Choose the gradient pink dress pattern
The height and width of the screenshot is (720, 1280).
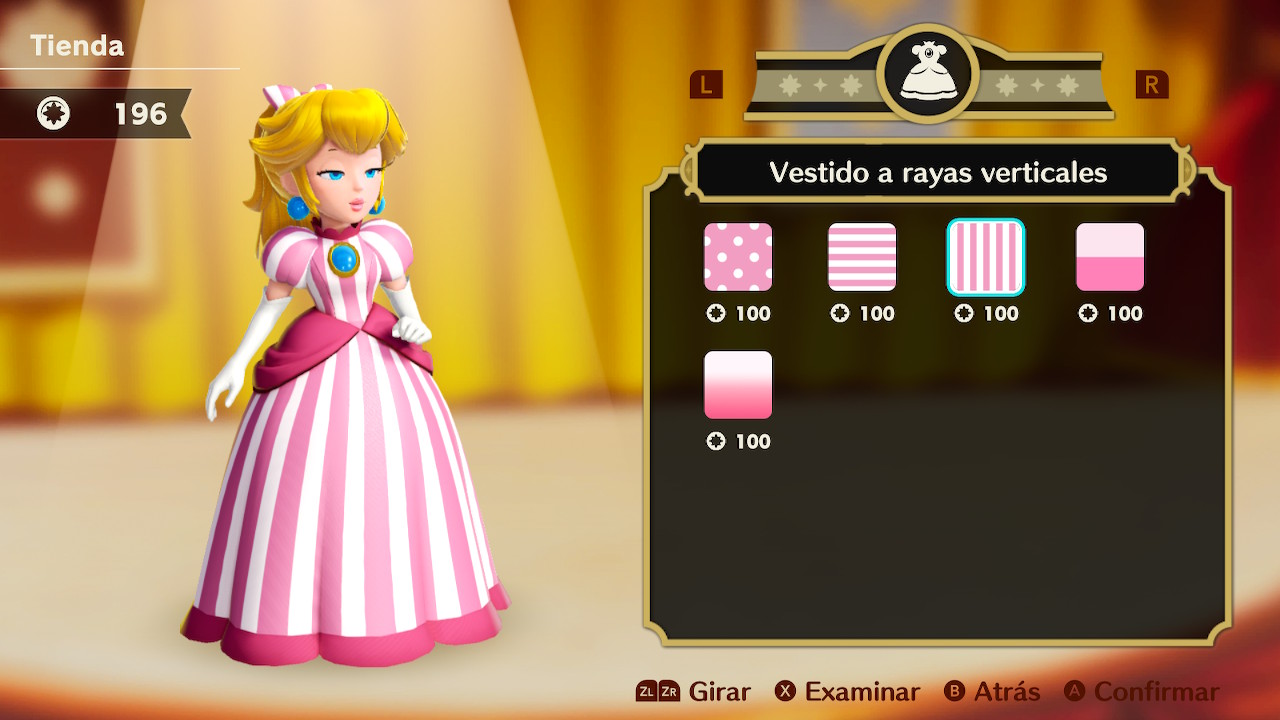pos(738,385)
